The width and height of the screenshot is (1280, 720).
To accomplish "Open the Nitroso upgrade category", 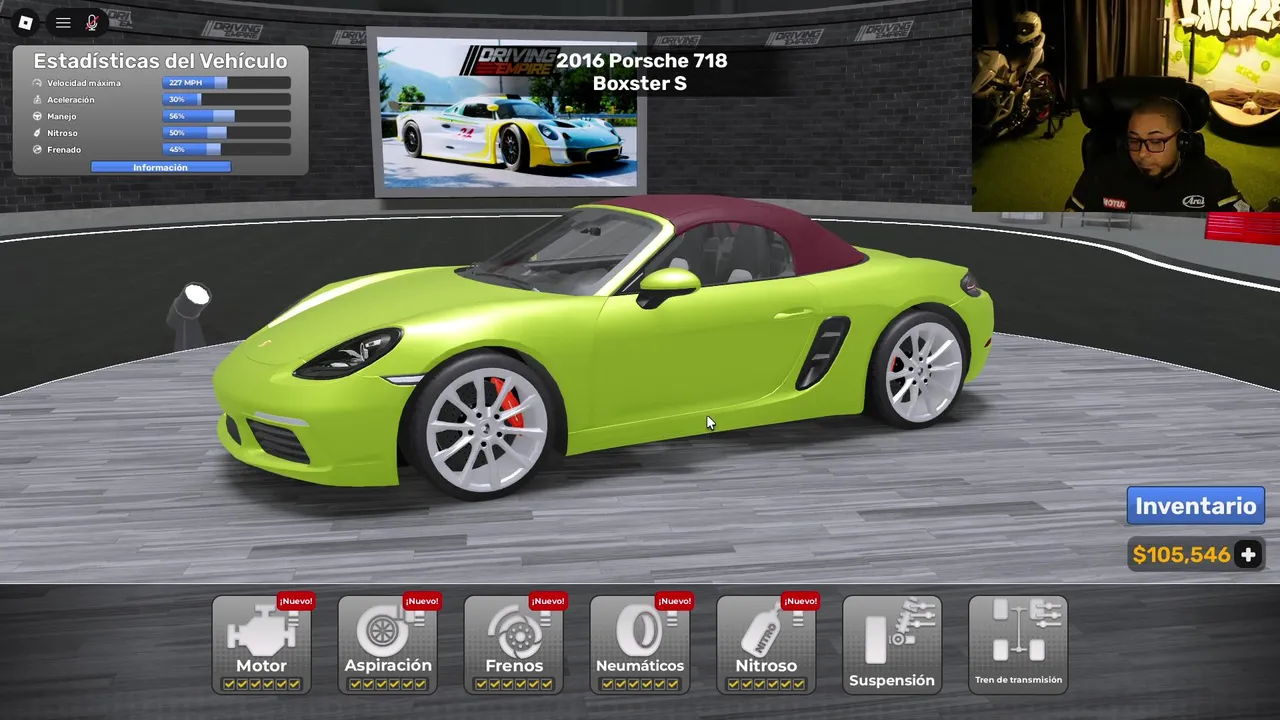I will pyautogui.click(x=766, y=644).
